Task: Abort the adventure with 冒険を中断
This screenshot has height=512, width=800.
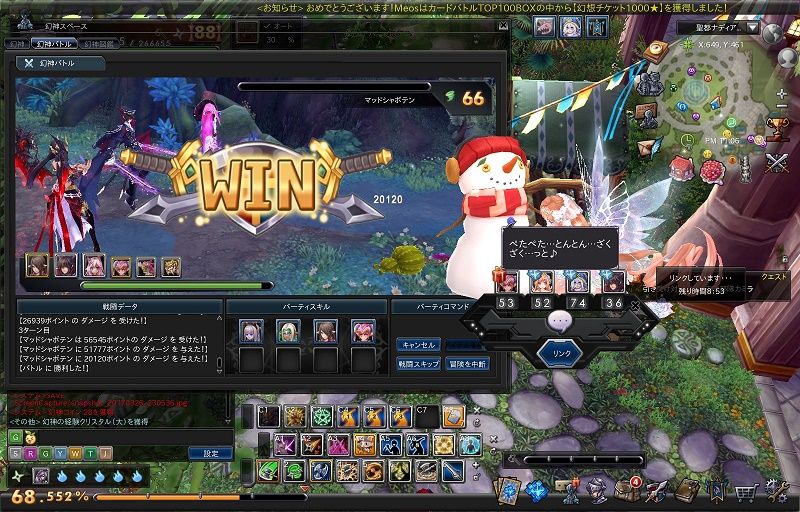Action: tap(464, 364)
